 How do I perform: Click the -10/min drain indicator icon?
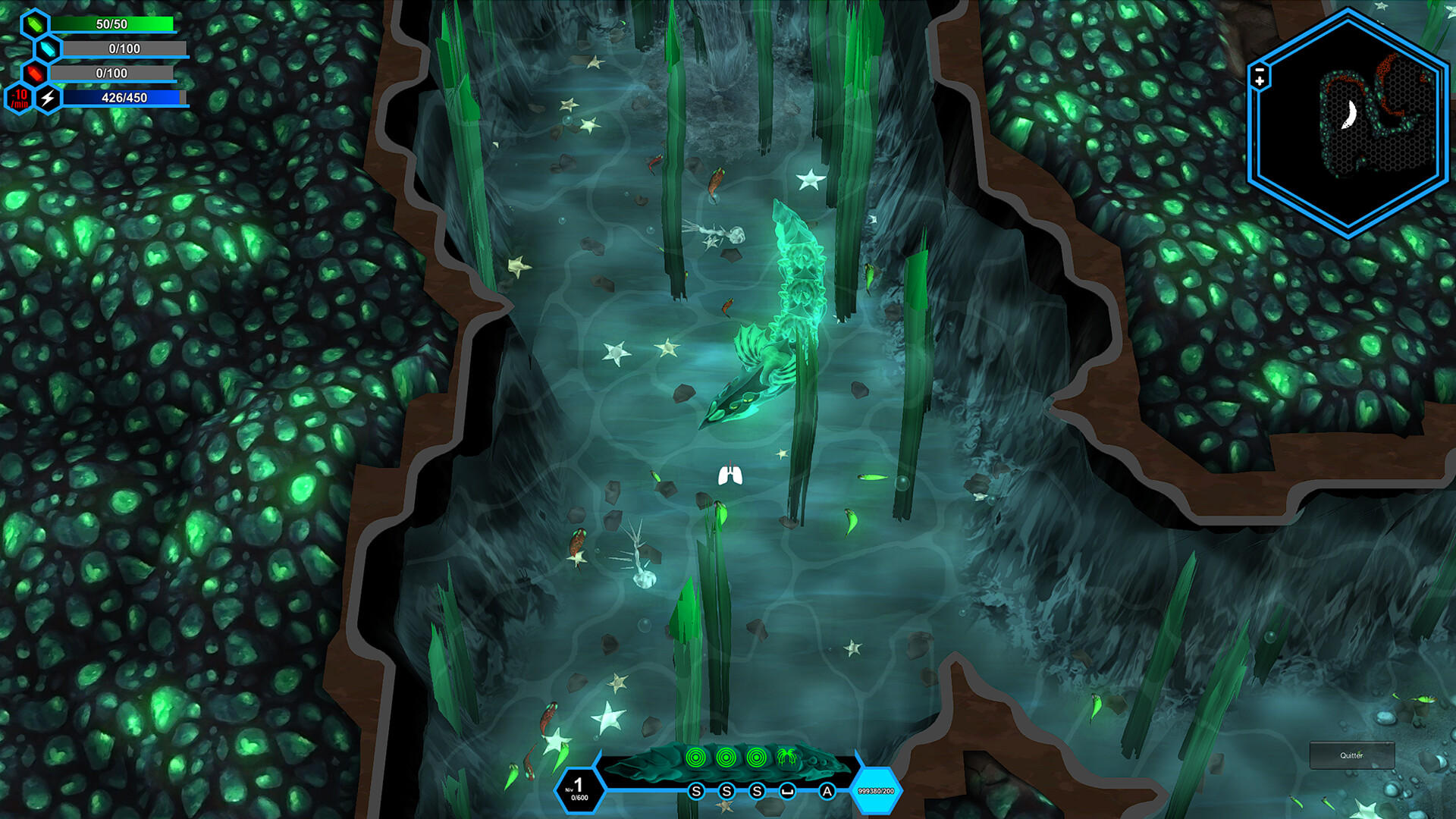pos(19,99)
